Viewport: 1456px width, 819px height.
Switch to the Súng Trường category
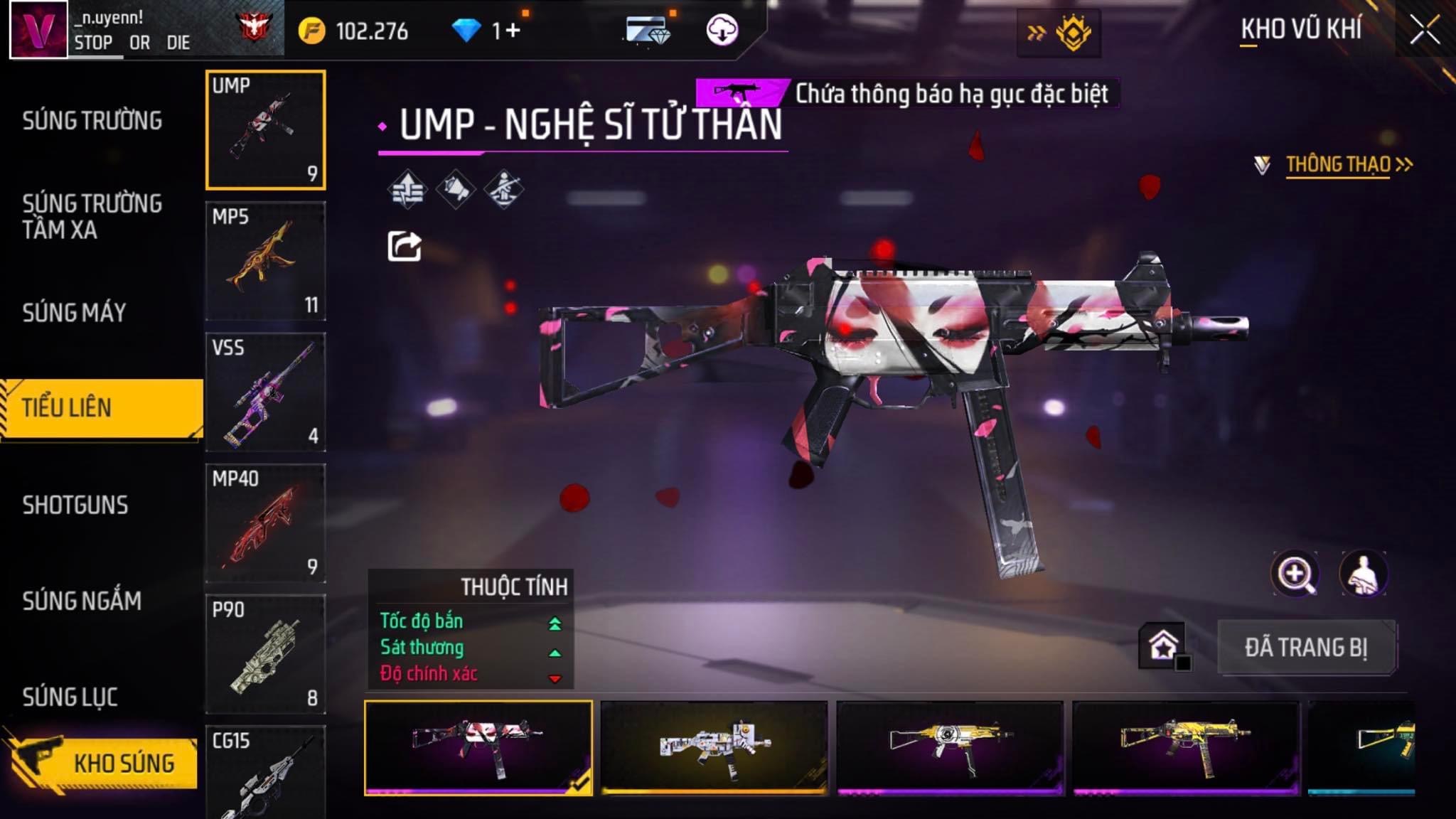coord(92,121)
